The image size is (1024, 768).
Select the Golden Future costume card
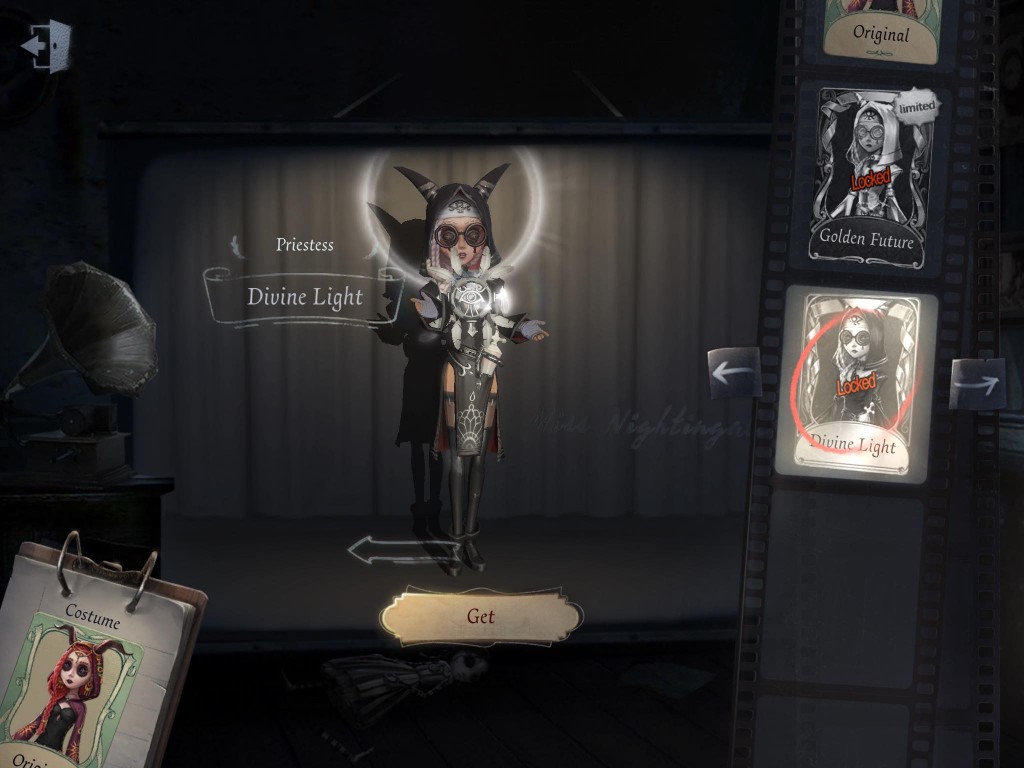click(x=867, y=176)
